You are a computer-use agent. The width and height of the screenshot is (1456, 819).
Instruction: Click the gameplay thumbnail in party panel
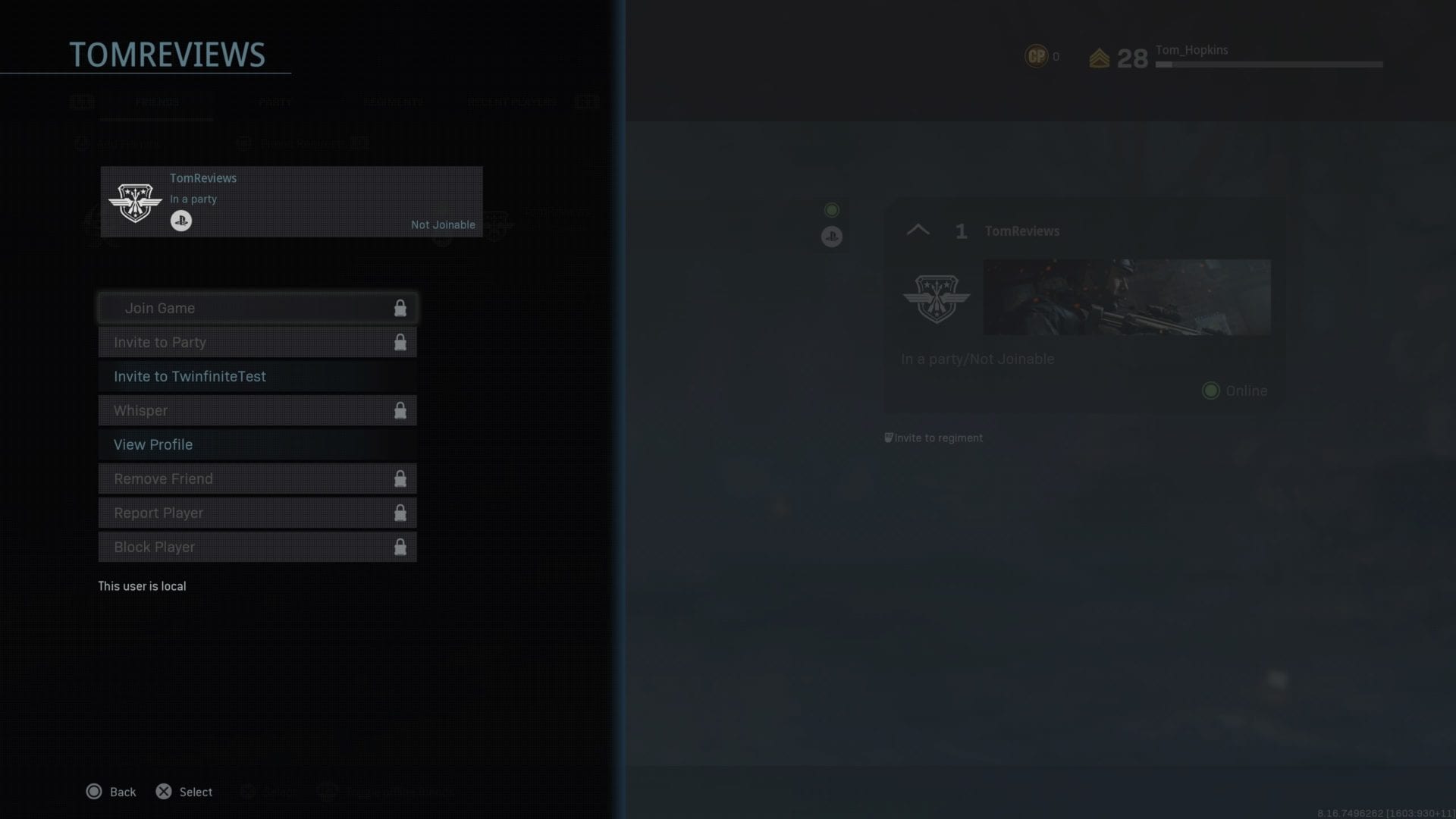(x=1127, y=297)
